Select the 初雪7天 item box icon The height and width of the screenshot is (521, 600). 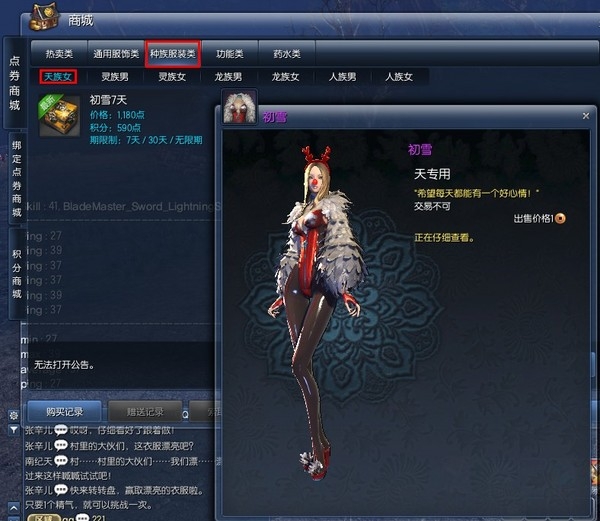pos(59,116)
